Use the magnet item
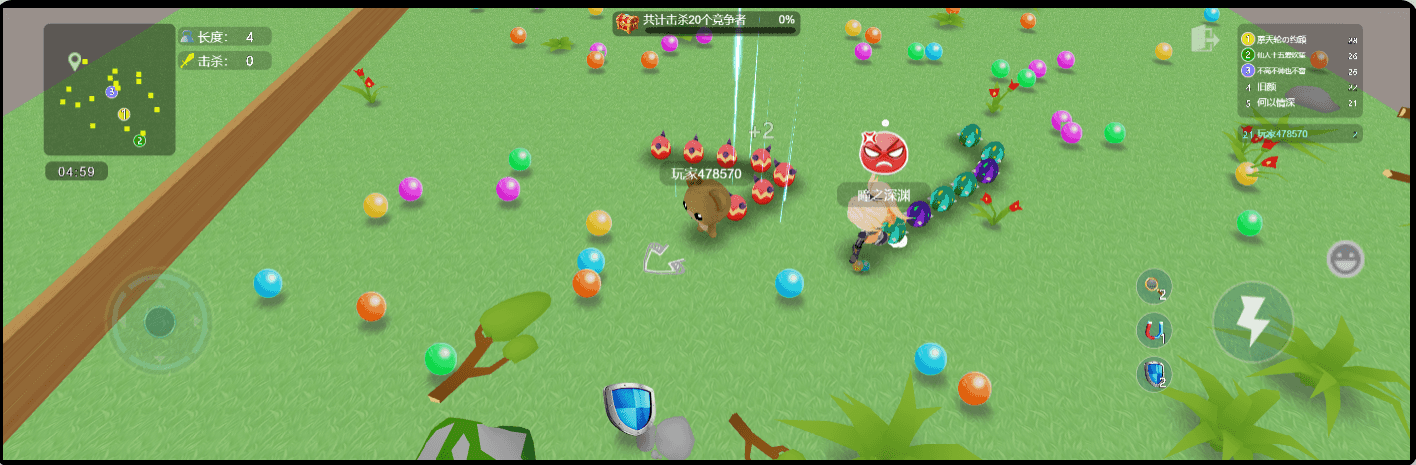The height and width of the screenshot is (465, 1416). click(x=1154, y=331)
